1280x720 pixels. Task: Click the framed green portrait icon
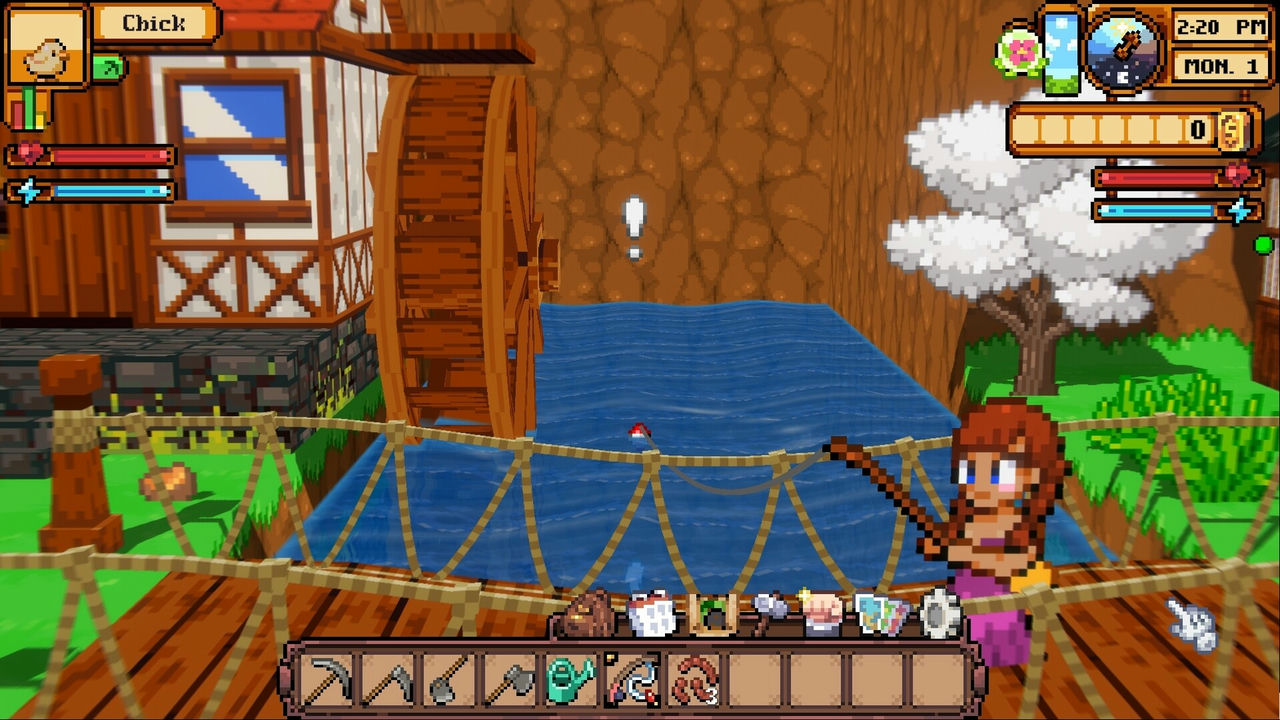pos(713,614)
